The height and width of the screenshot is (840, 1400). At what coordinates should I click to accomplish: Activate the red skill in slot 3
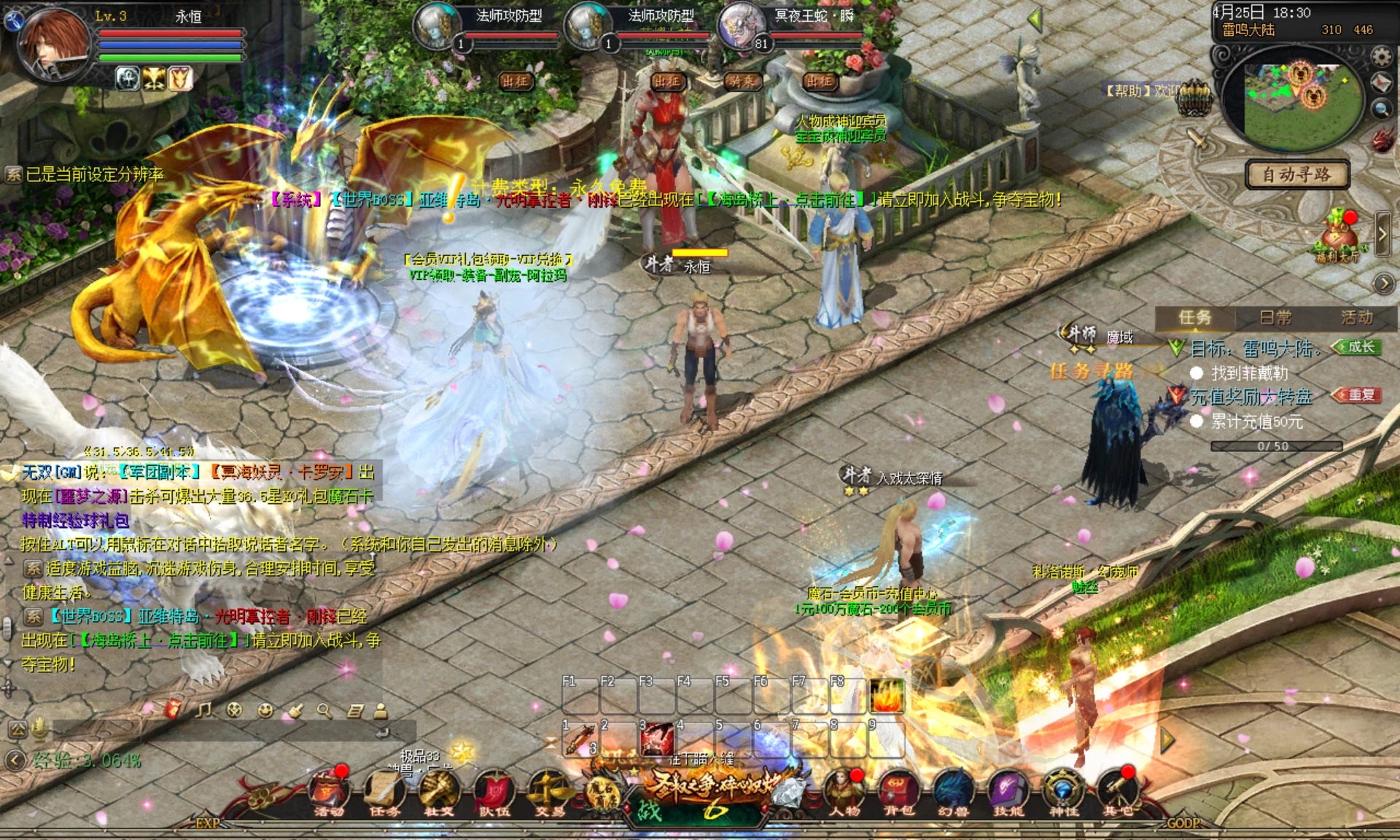(x=656, y=739)
